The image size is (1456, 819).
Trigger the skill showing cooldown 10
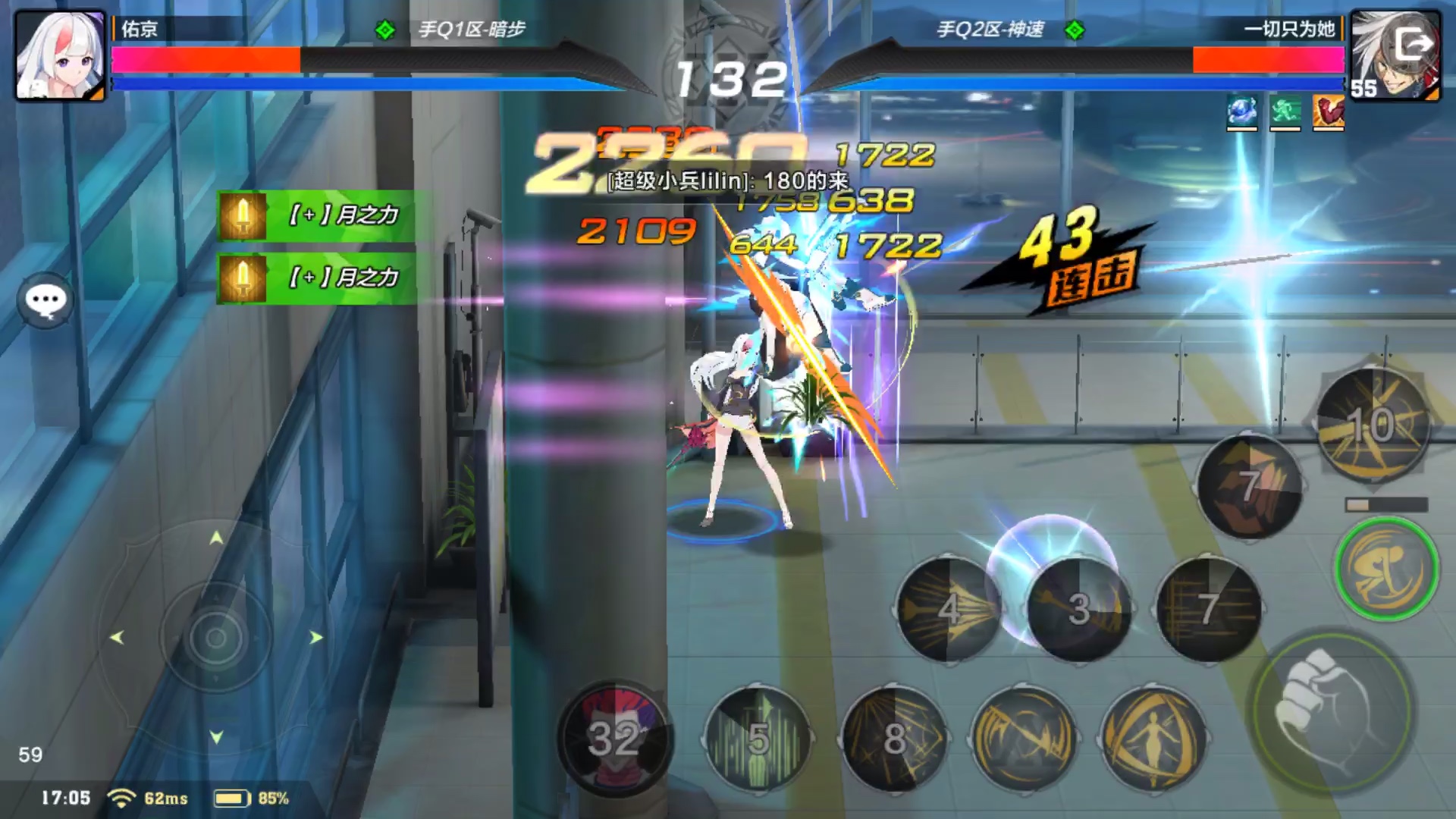1372,425
